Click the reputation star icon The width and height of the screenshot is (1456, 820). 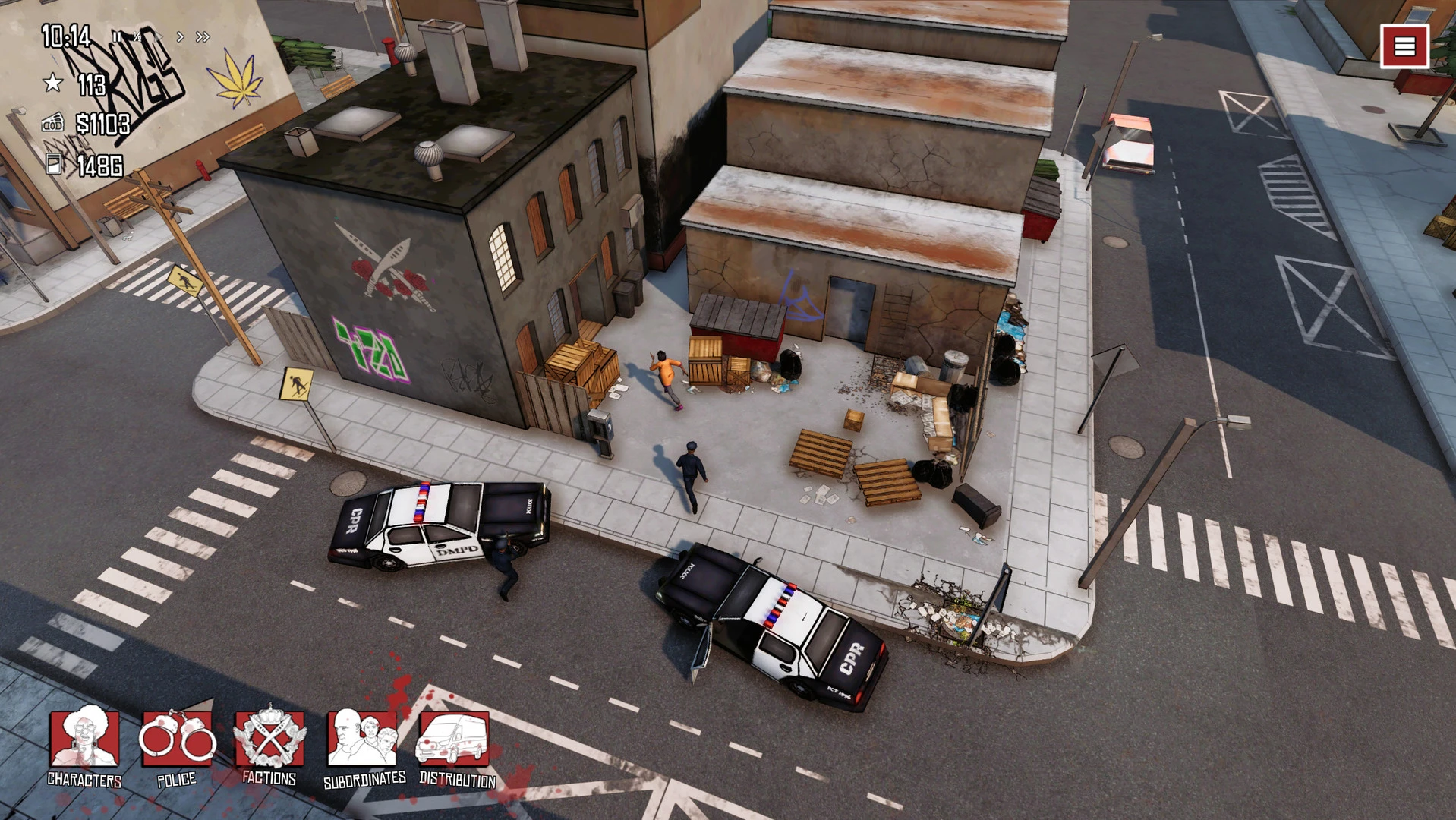(x=53, y=83)
